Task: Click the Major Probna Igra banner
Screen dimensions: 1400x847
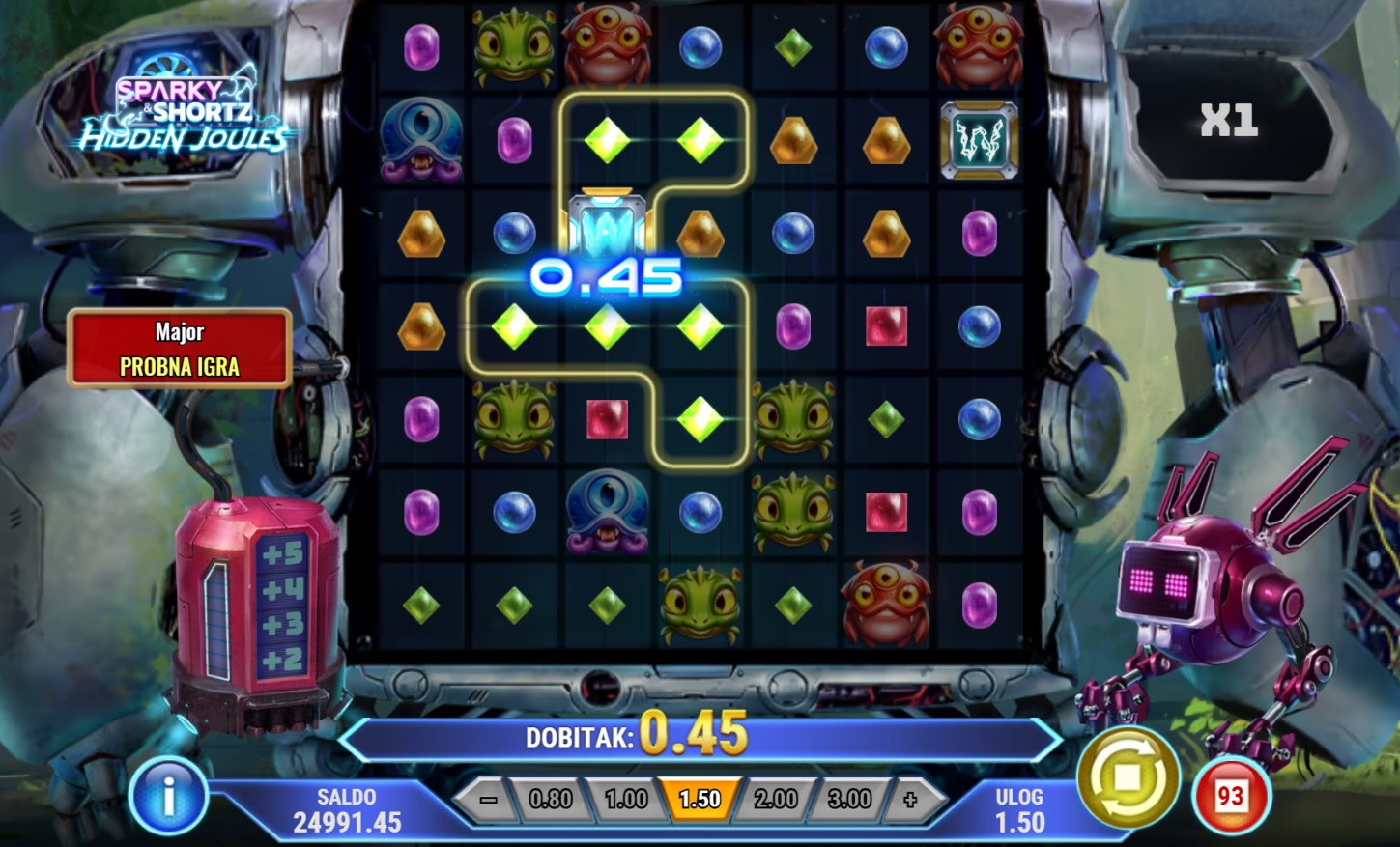Action: click(x=180, y=349)
